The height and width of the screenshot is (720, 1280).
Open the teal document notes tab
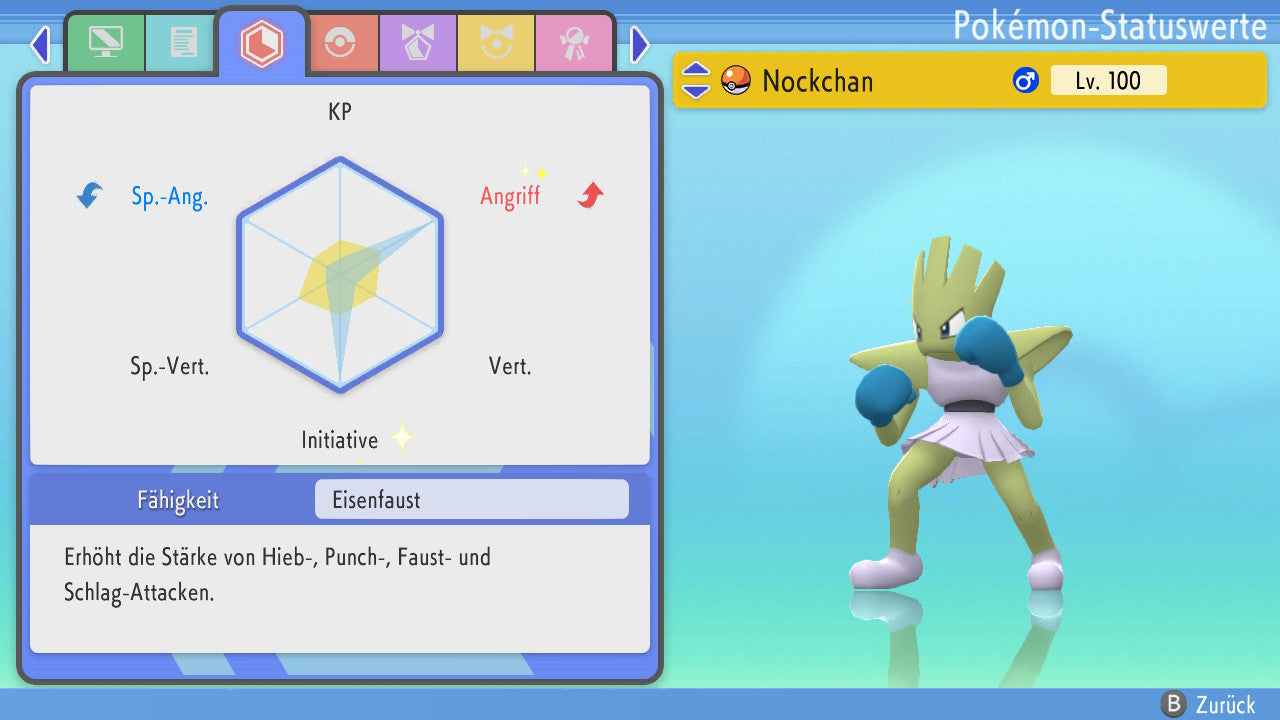point(182,43)
